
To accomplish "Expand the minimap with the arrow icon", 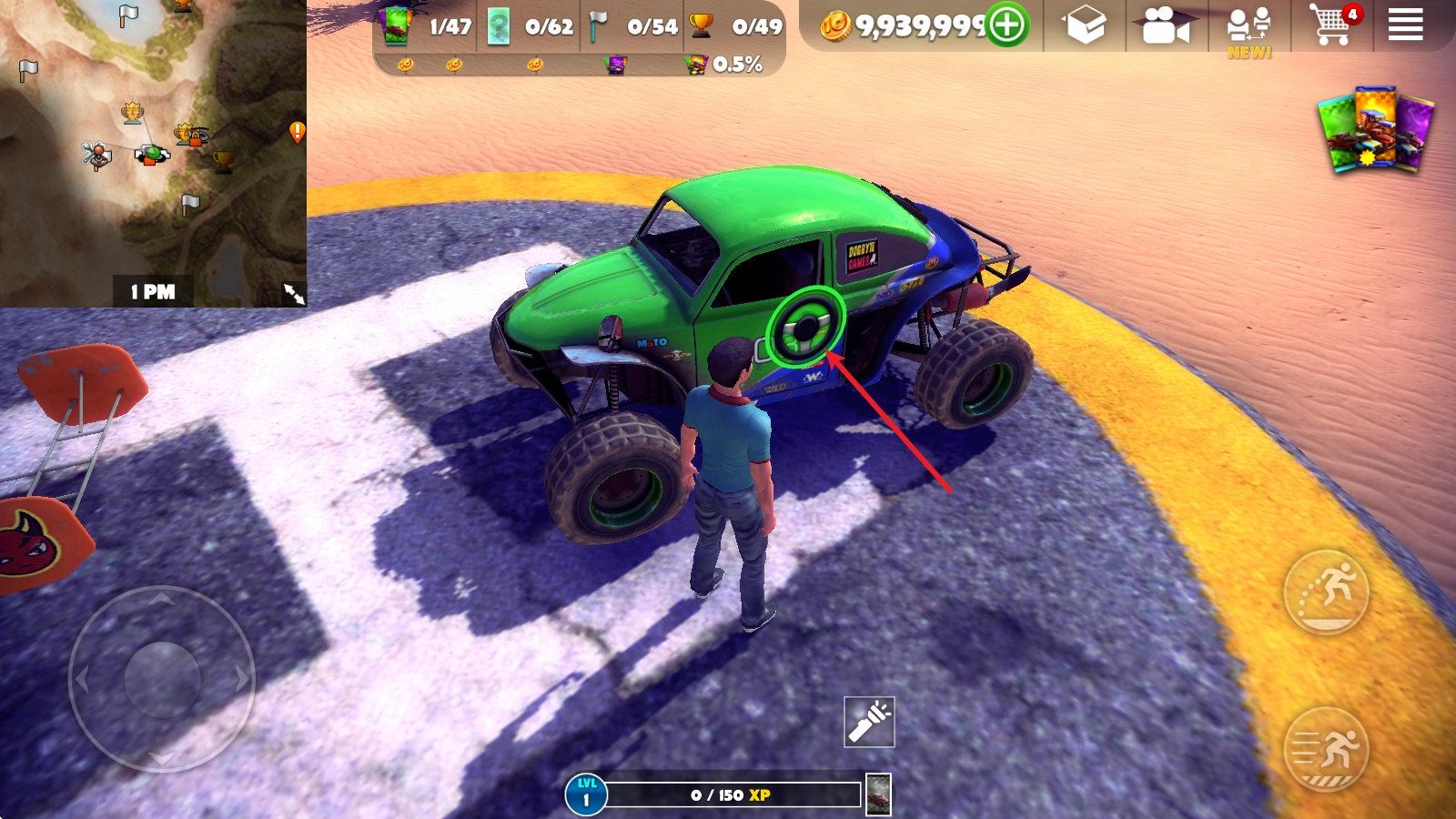I will 294,293.
